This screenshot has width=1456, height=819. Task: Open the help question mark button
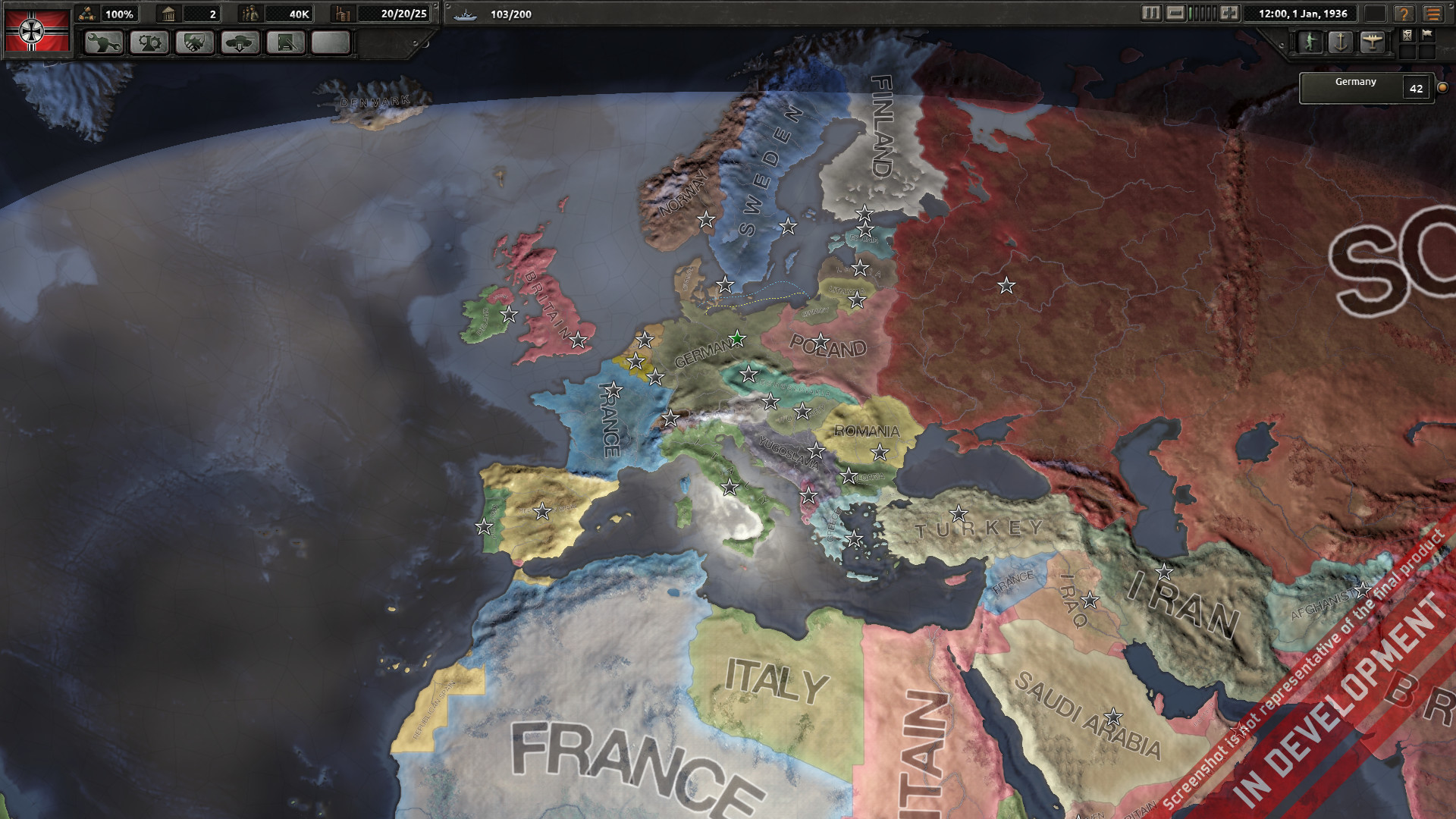(x=1404, y=14)
